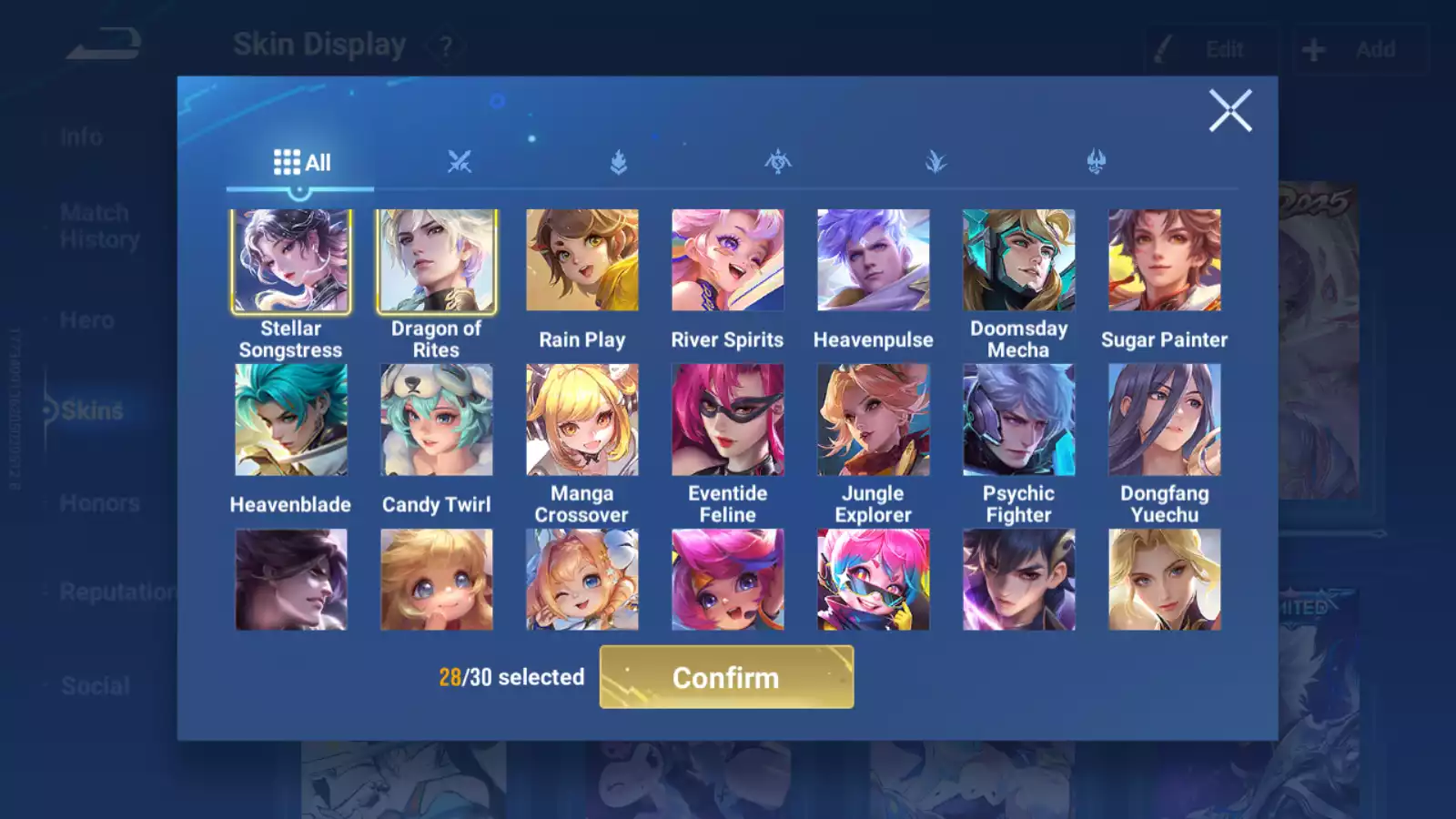Choose the Jungle Explorer skin
The height and width of the screenshot is (819, 1456).
coord(873,420)
